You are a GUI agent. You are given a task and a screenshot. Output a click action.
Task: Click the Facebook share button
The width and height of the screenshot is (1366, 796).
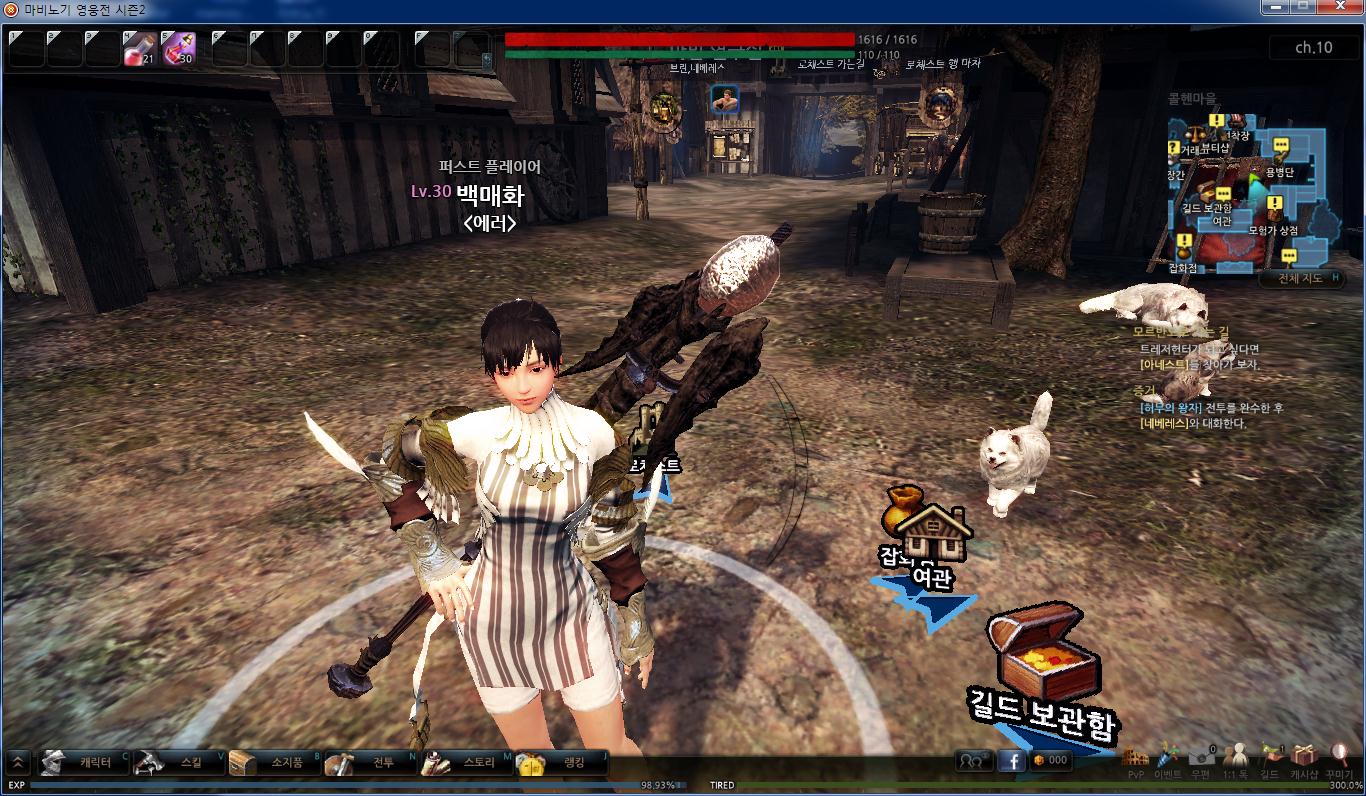point(1012,761)
